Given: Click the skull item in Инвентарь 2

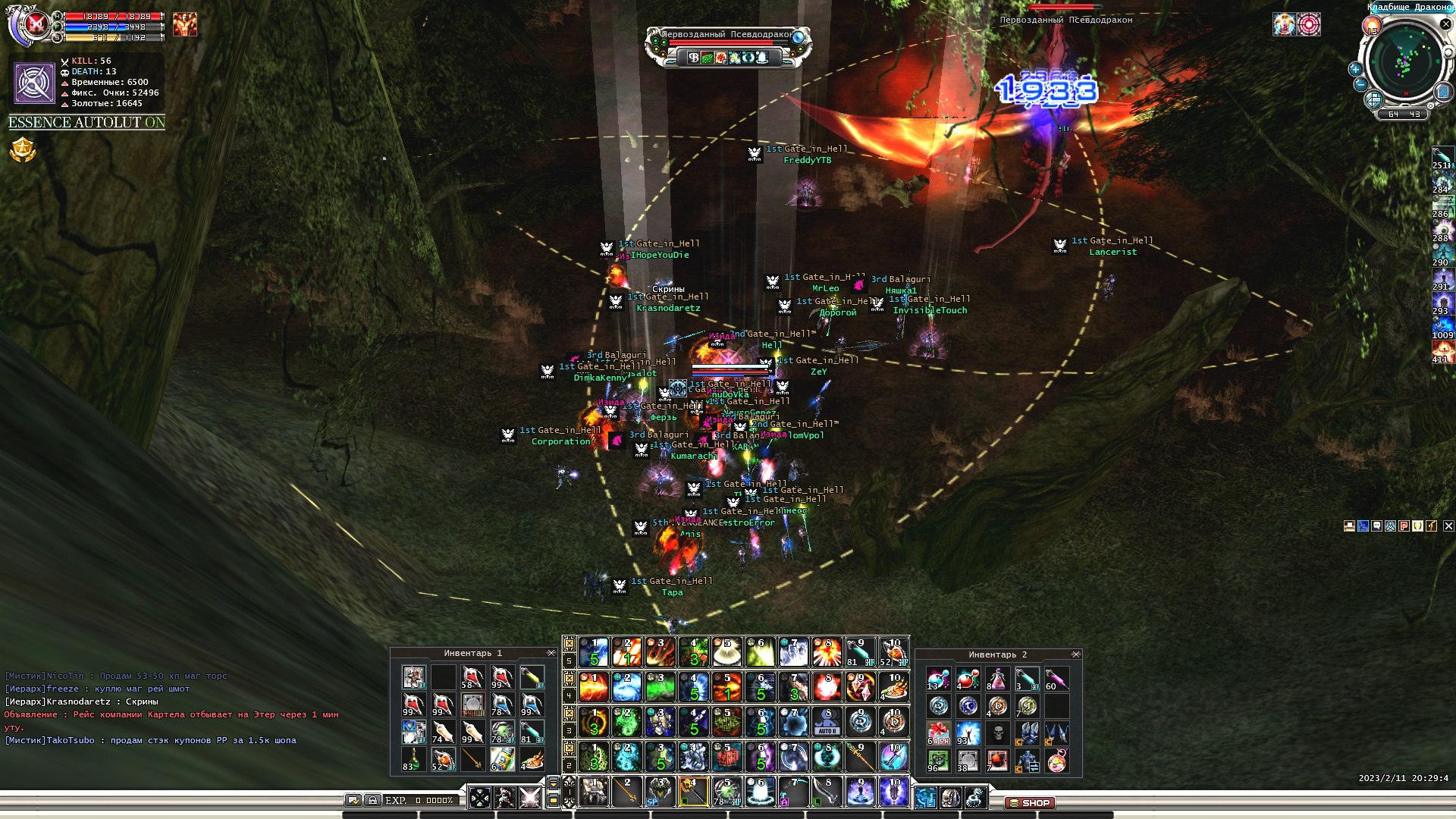Looking at the screenshot, I should tap(998, 733).
